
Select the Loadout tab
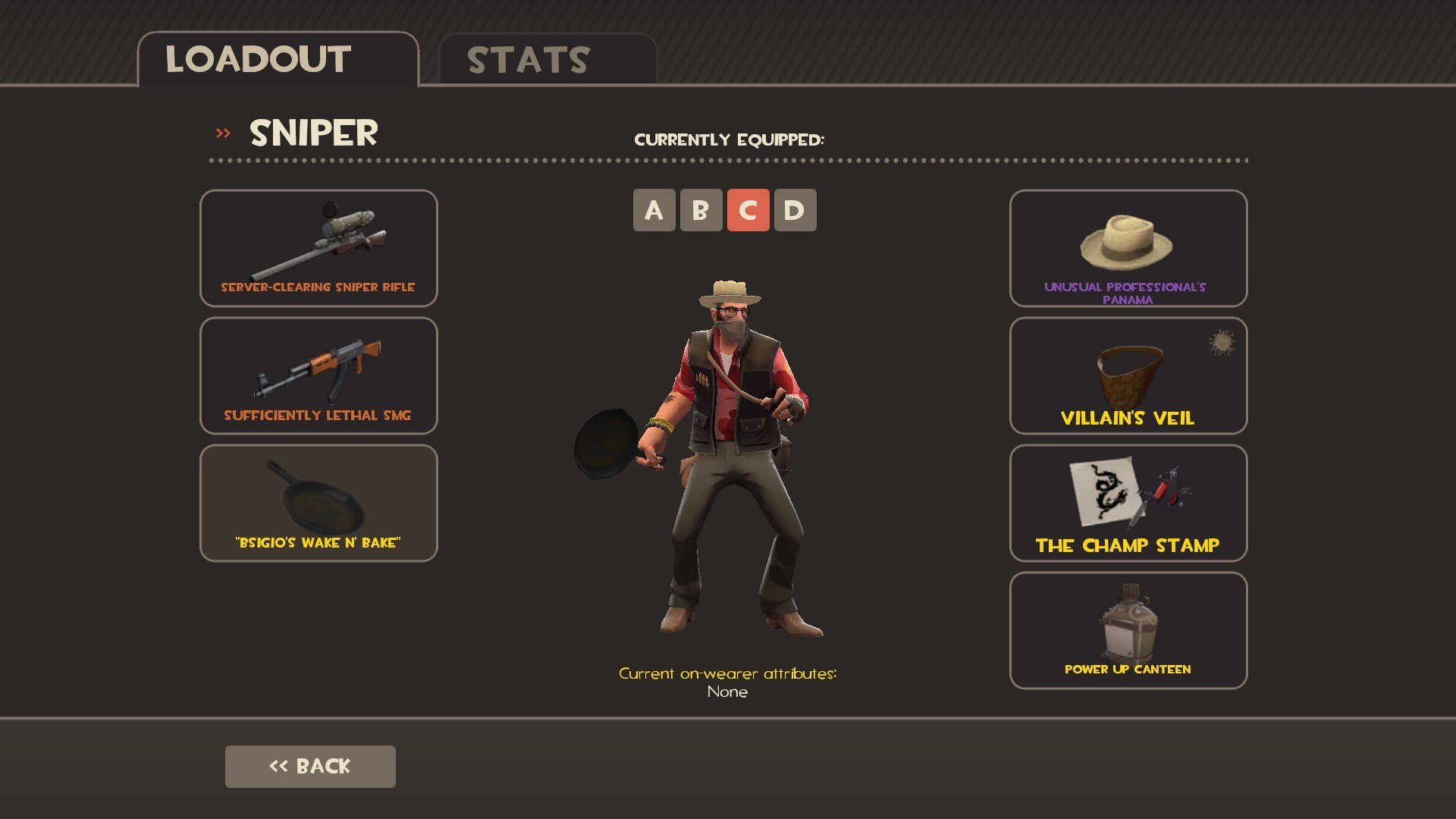278,60
